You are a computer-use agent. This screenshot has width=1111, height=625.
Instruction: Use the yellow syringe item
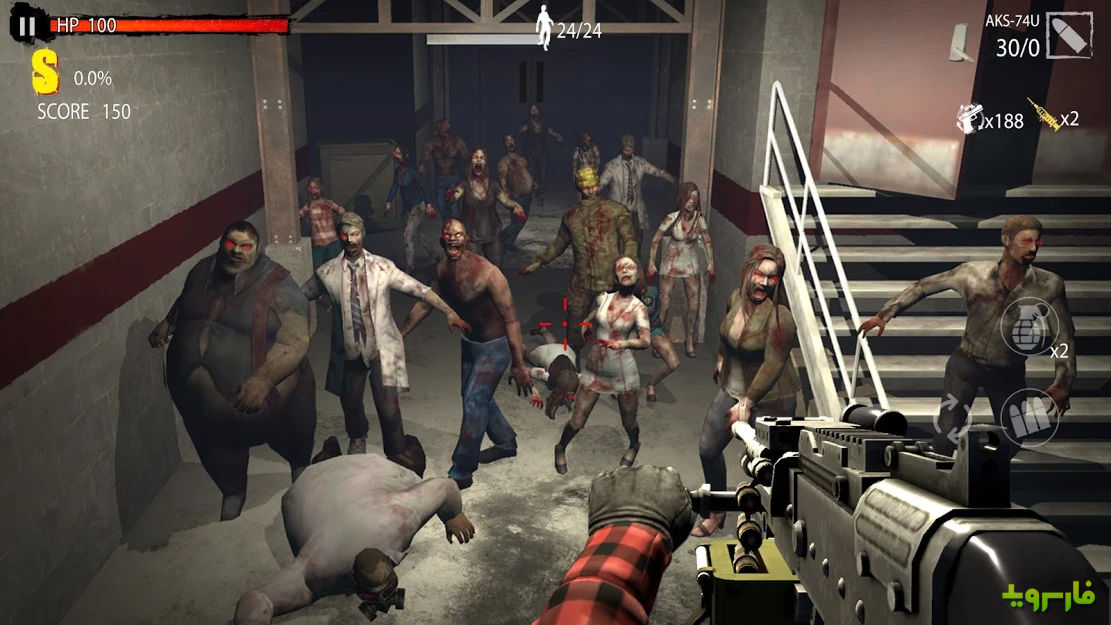1044,119
